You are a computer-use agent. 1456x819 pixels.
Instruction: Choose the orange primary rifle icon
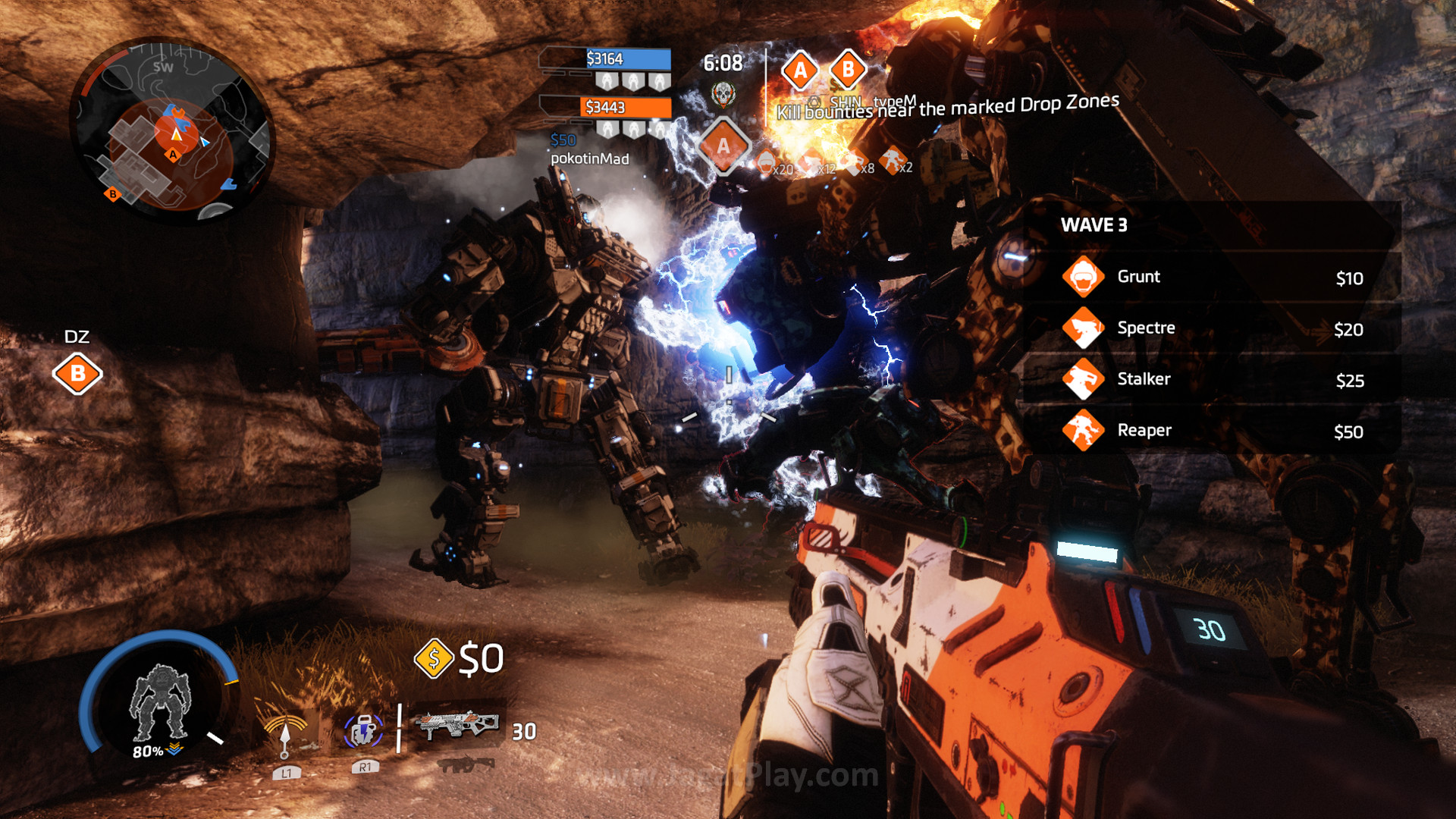tap(456, 726)
